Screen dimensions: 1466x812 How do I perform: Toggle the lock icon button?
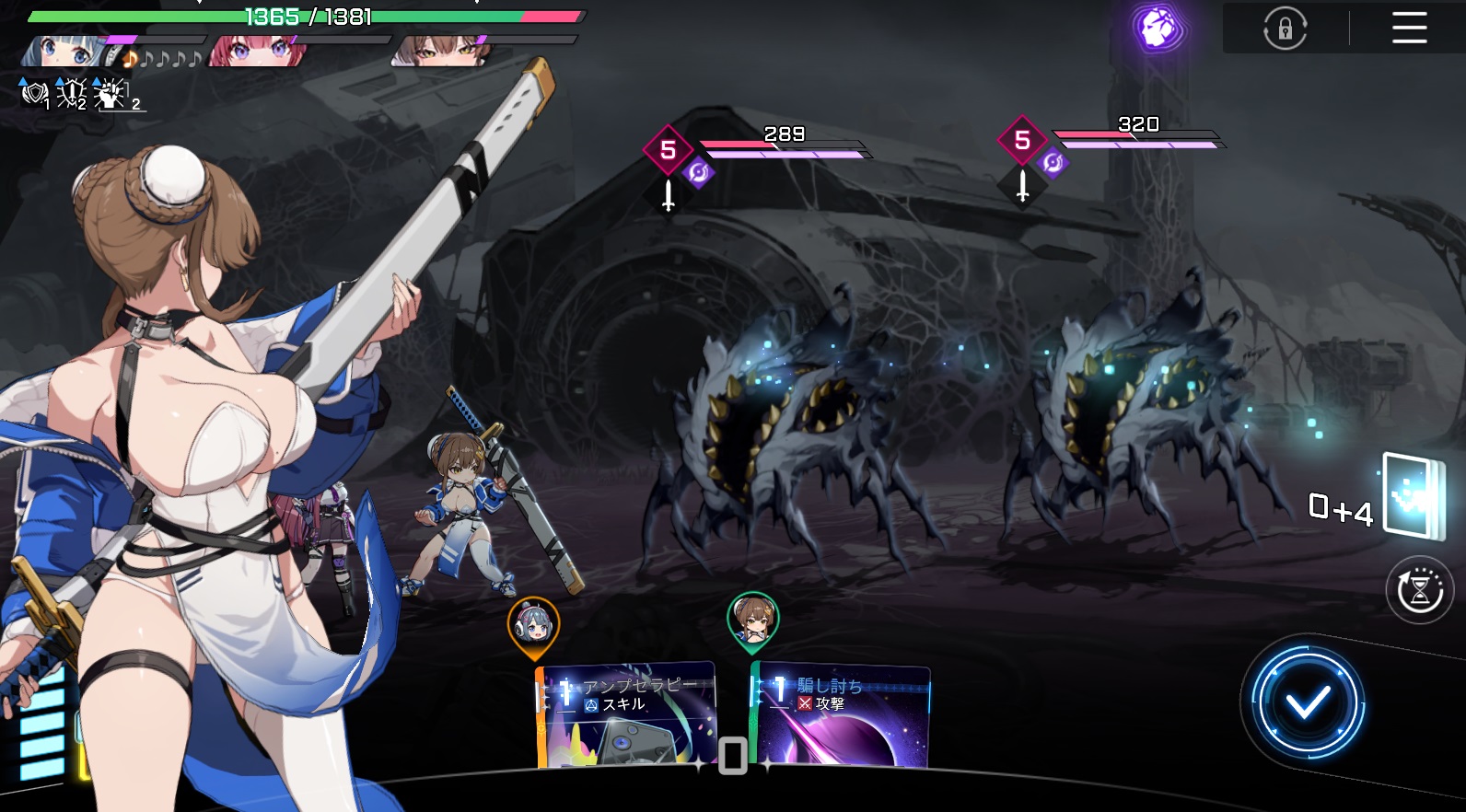[x=1285, y=29]
